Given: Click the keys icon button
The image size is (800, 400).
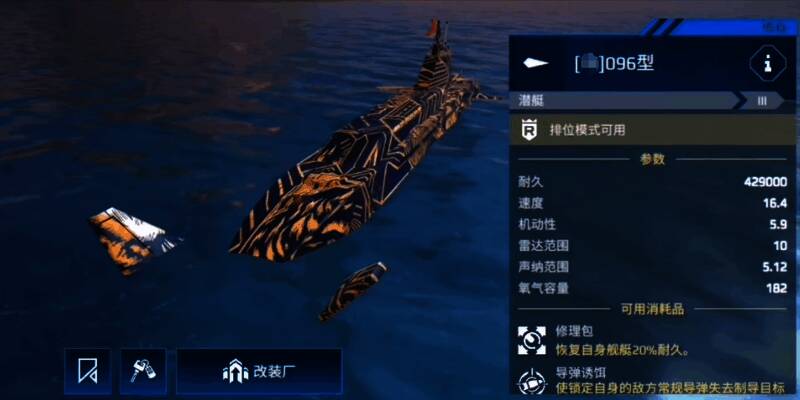Looking at the screenshot, I should (143, 372).
